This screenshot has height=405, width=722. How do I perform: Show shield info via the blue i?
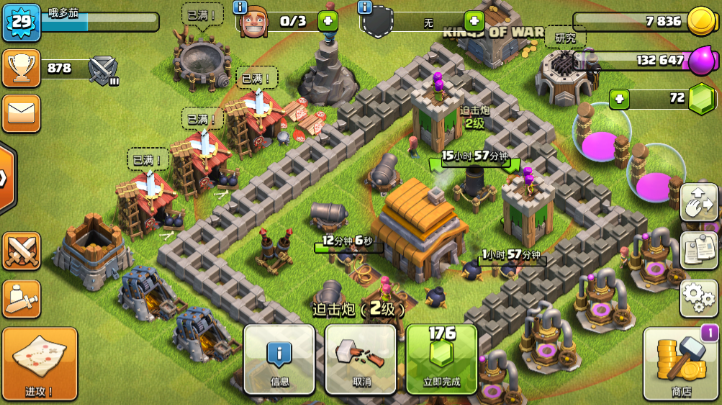point(367,7)
